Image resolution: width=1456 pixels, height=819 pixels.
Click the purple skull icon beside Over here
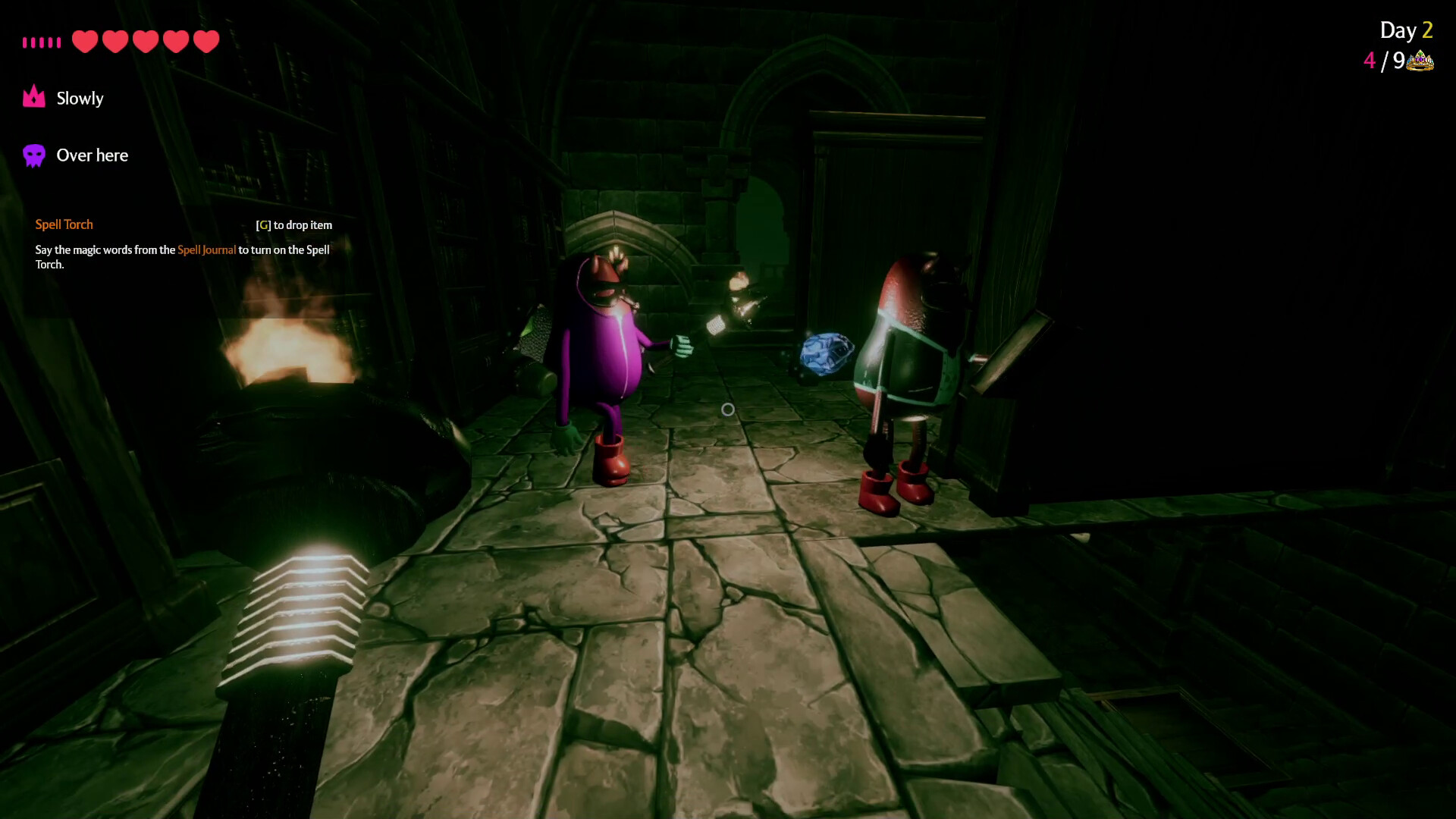click(x=33, y=155)
